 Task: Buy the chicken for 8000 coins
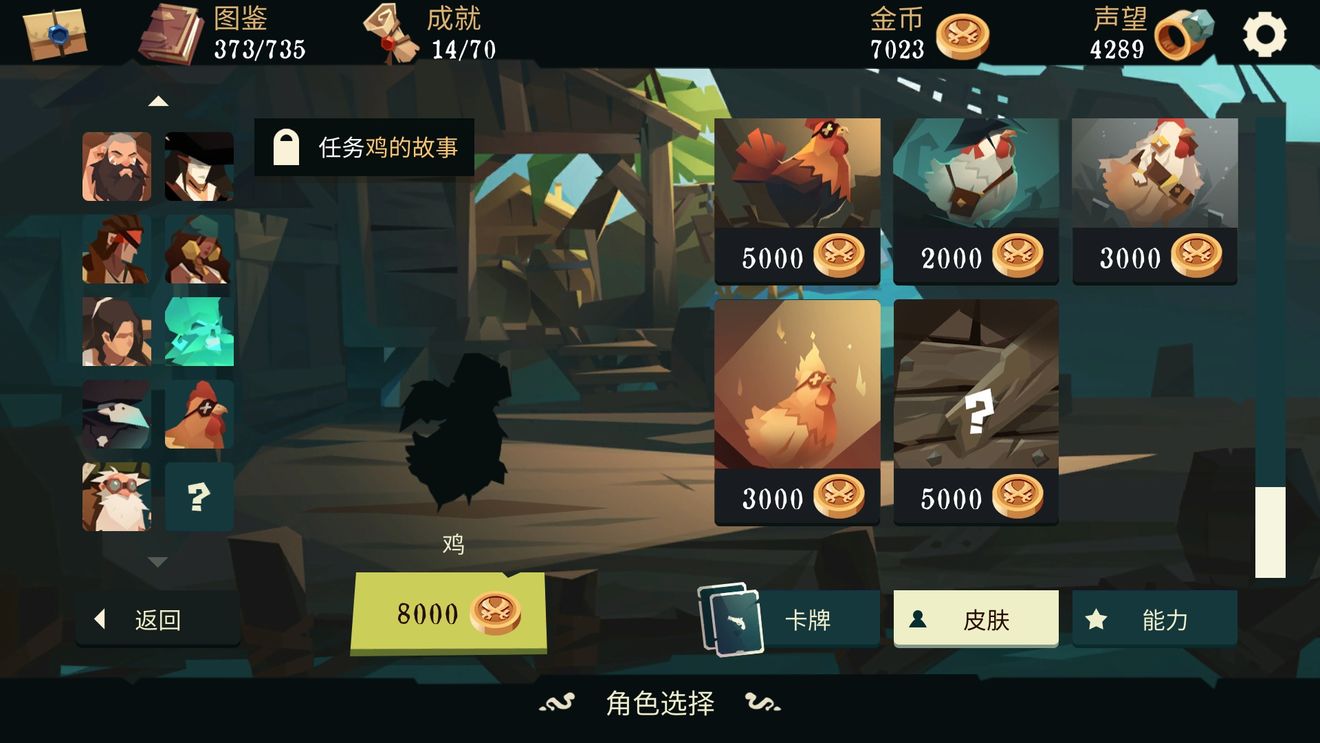coord(449,614)
